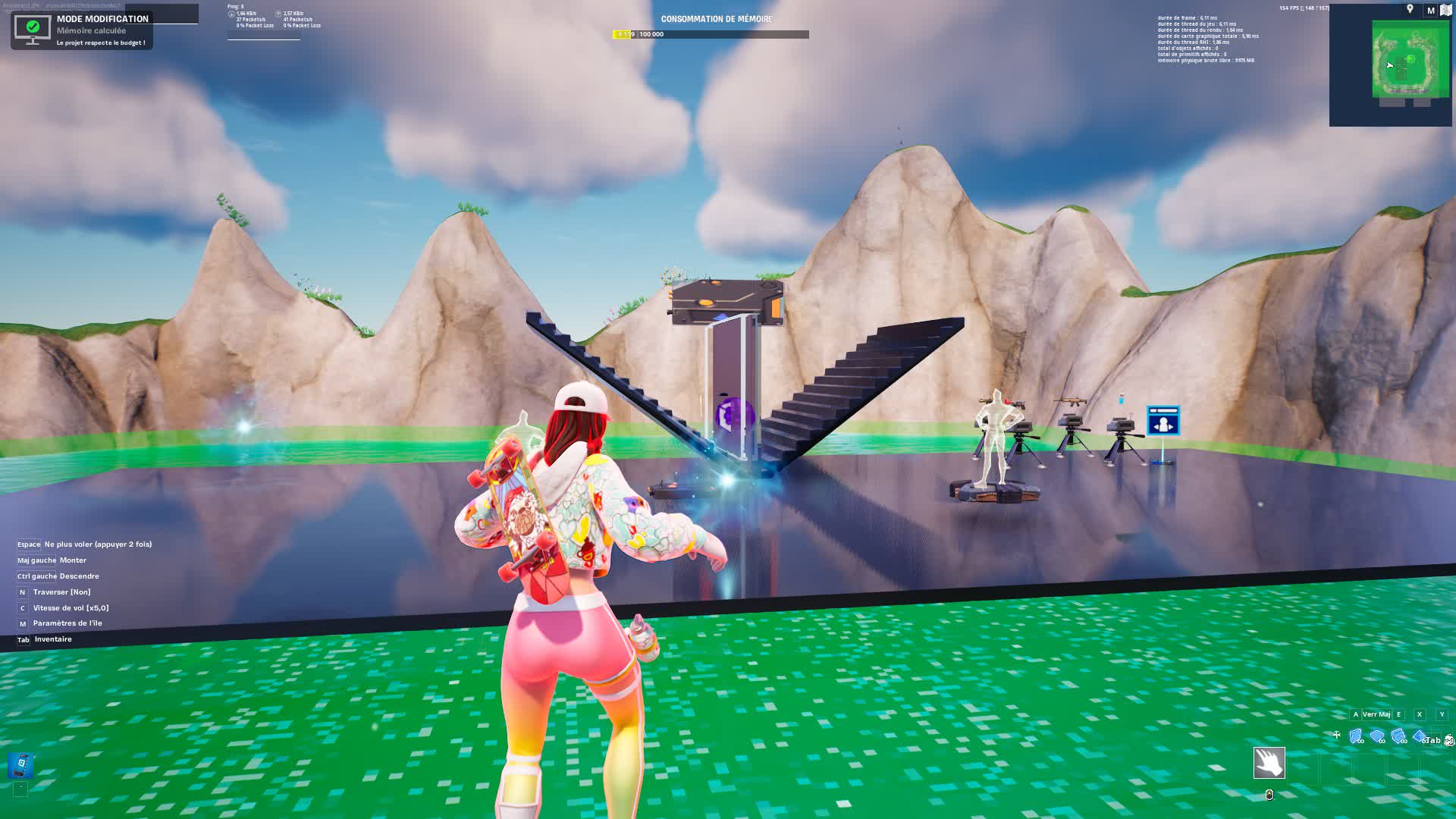Select the stairs building piece icon
1456x819 pixels.
pyautogui.click(x=1398, y=733)
